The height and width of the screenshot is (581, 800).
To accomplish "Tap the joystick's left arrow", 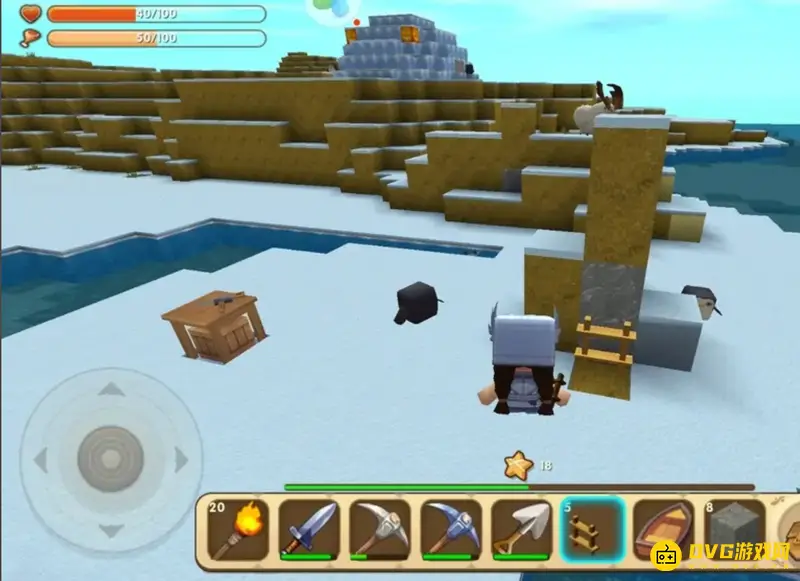I will pos(41,460).
